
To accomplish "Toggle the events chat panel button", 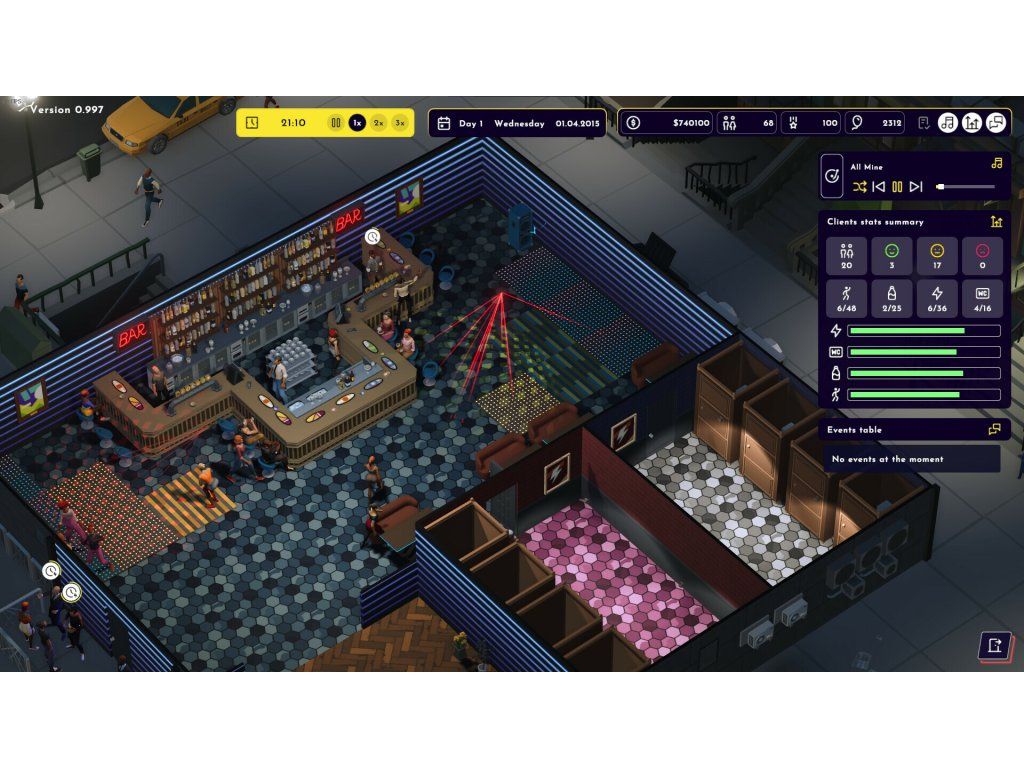I will [996, 123].
